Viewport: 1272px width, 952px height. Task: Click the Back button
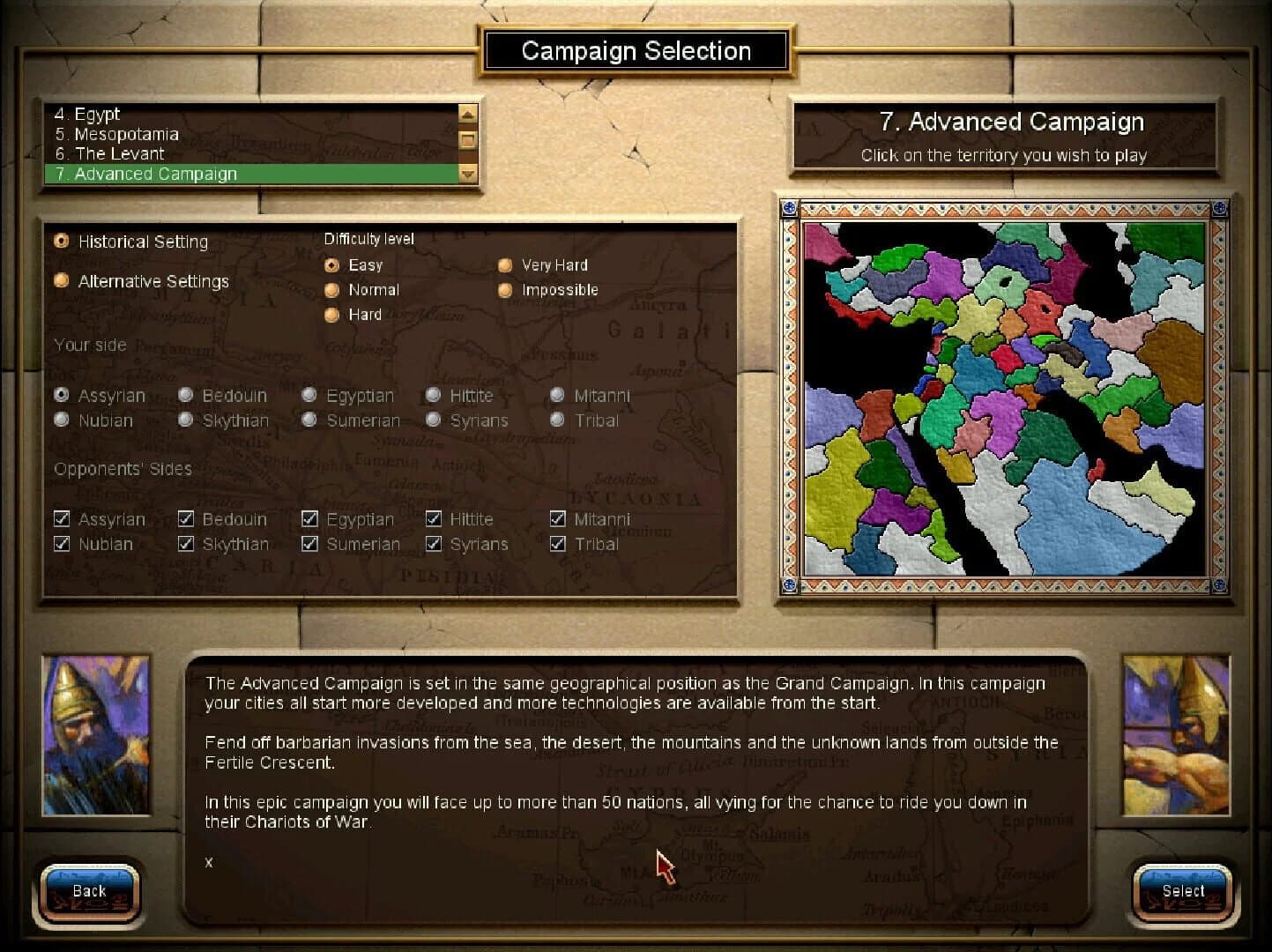click(x=88, y=890)
